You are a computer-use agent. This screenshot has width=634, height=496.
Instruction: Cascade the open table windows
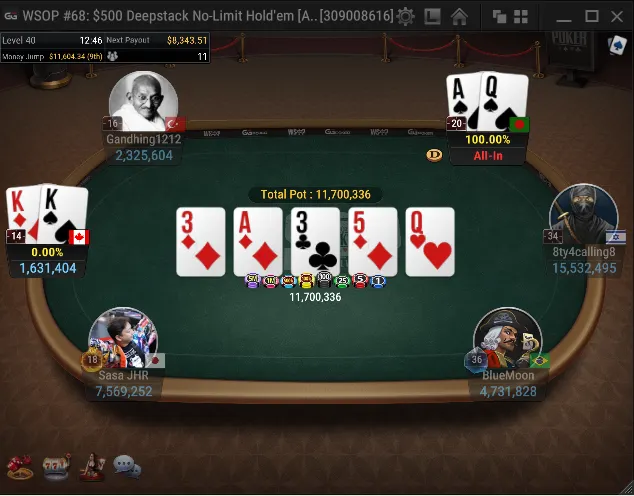pyautogui.click(x=499, y=16)
